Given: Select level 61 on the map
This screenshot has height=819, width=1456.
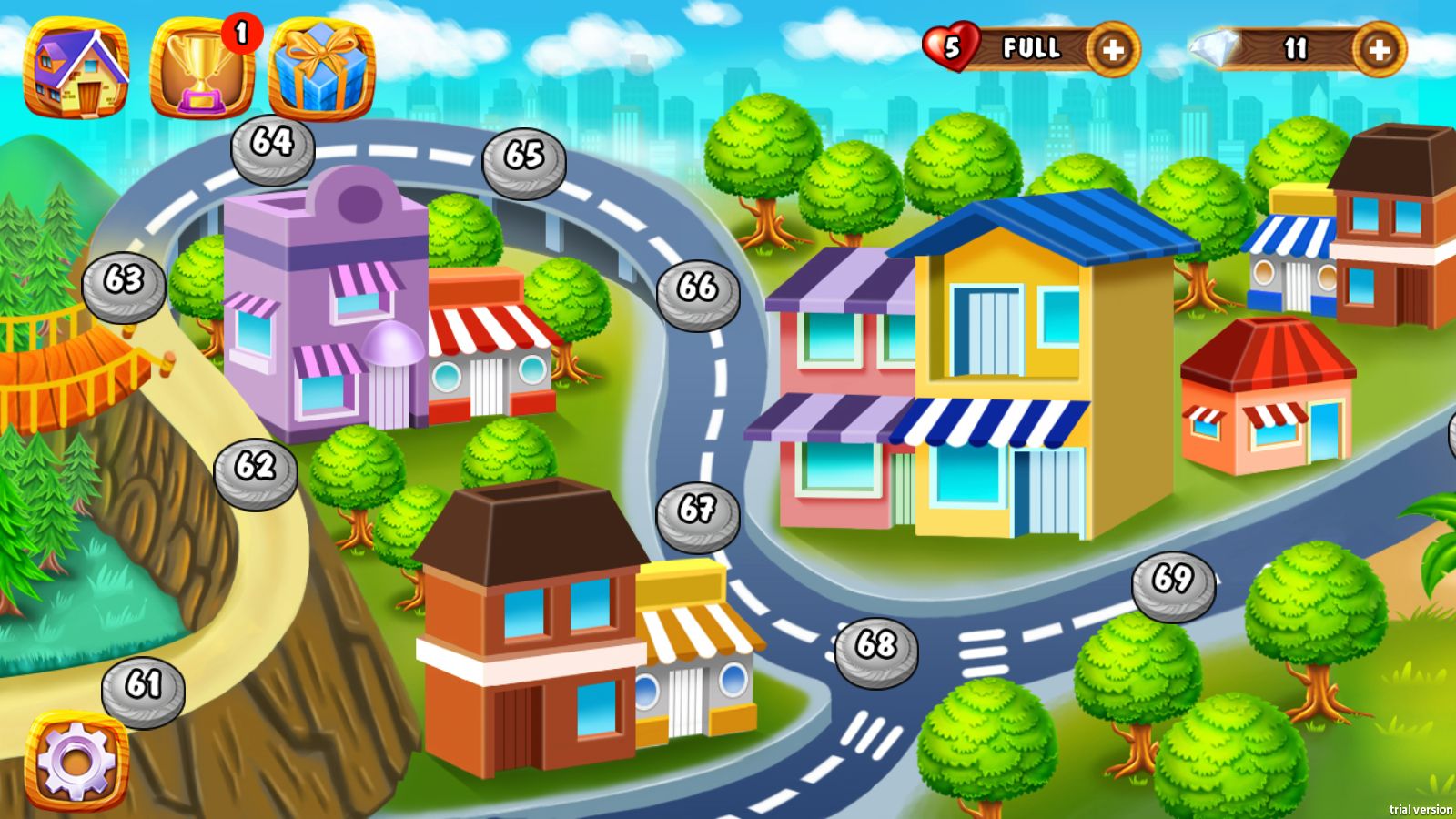Looking at the screenshot, I should 143,689.
